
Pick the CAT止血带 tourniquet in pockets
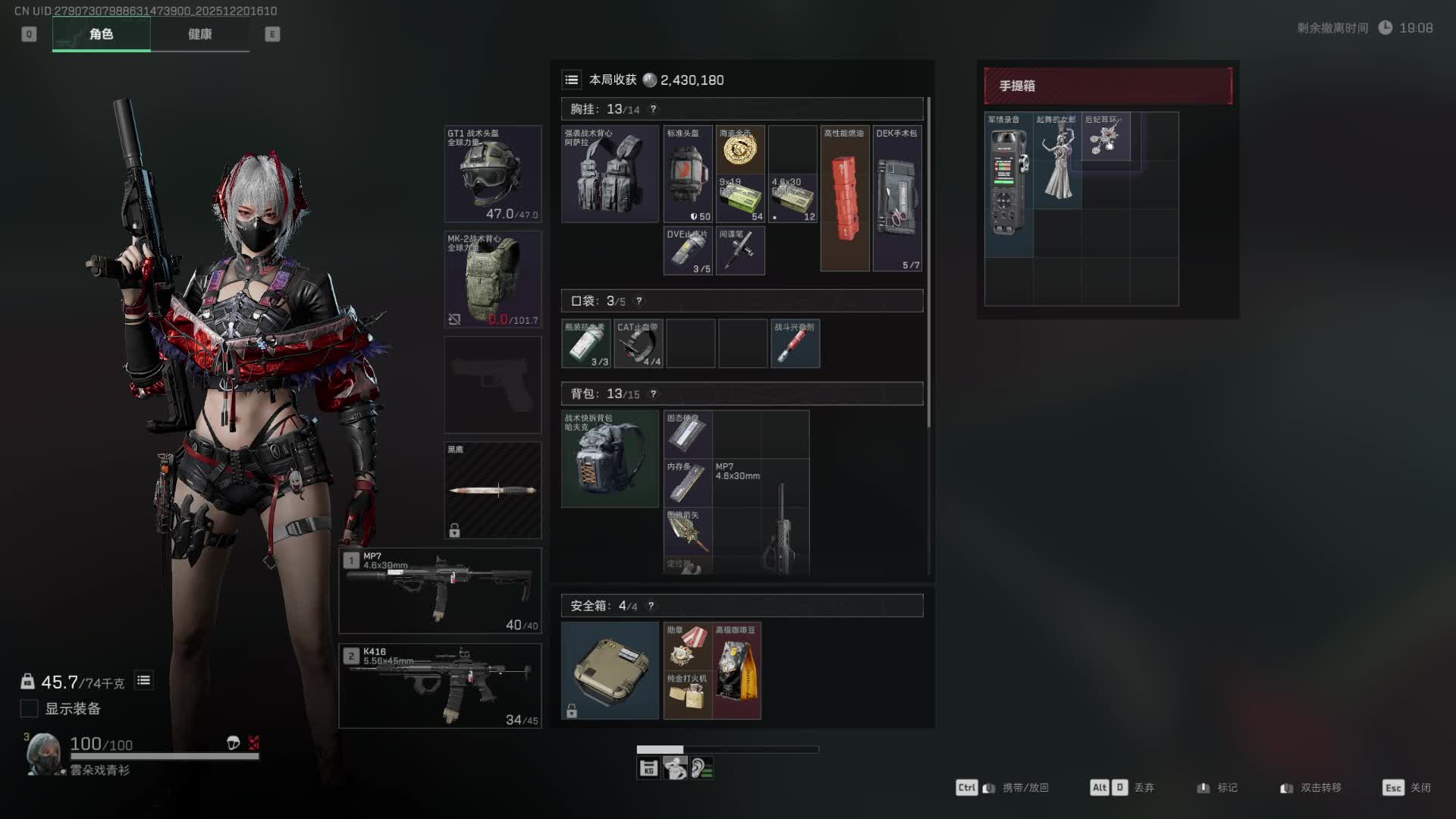(638, 344)
